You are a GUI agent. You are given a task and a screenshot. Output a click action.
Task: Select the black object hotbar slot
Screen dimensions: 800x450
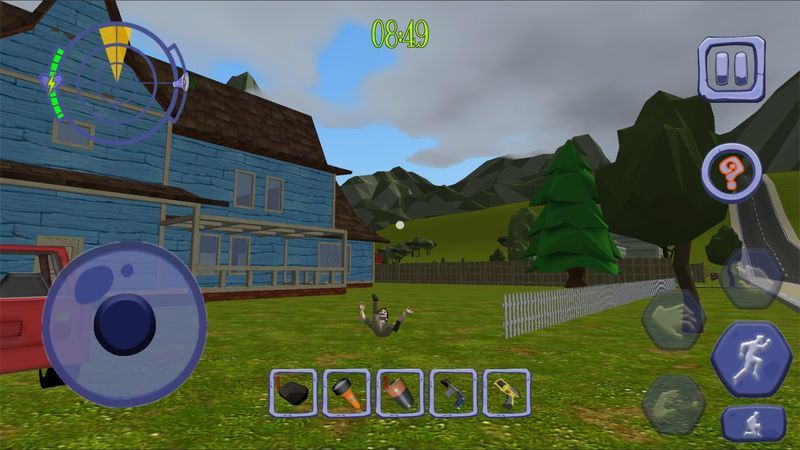(x=293, y=393)
